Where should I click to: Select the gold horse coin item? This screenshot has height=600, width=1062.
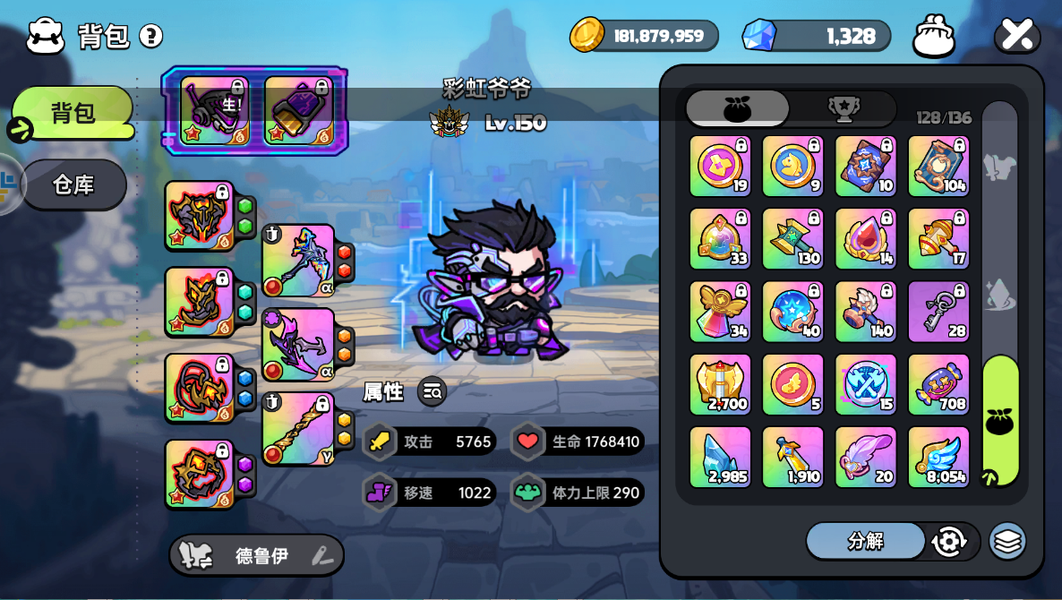click(793, 166)
